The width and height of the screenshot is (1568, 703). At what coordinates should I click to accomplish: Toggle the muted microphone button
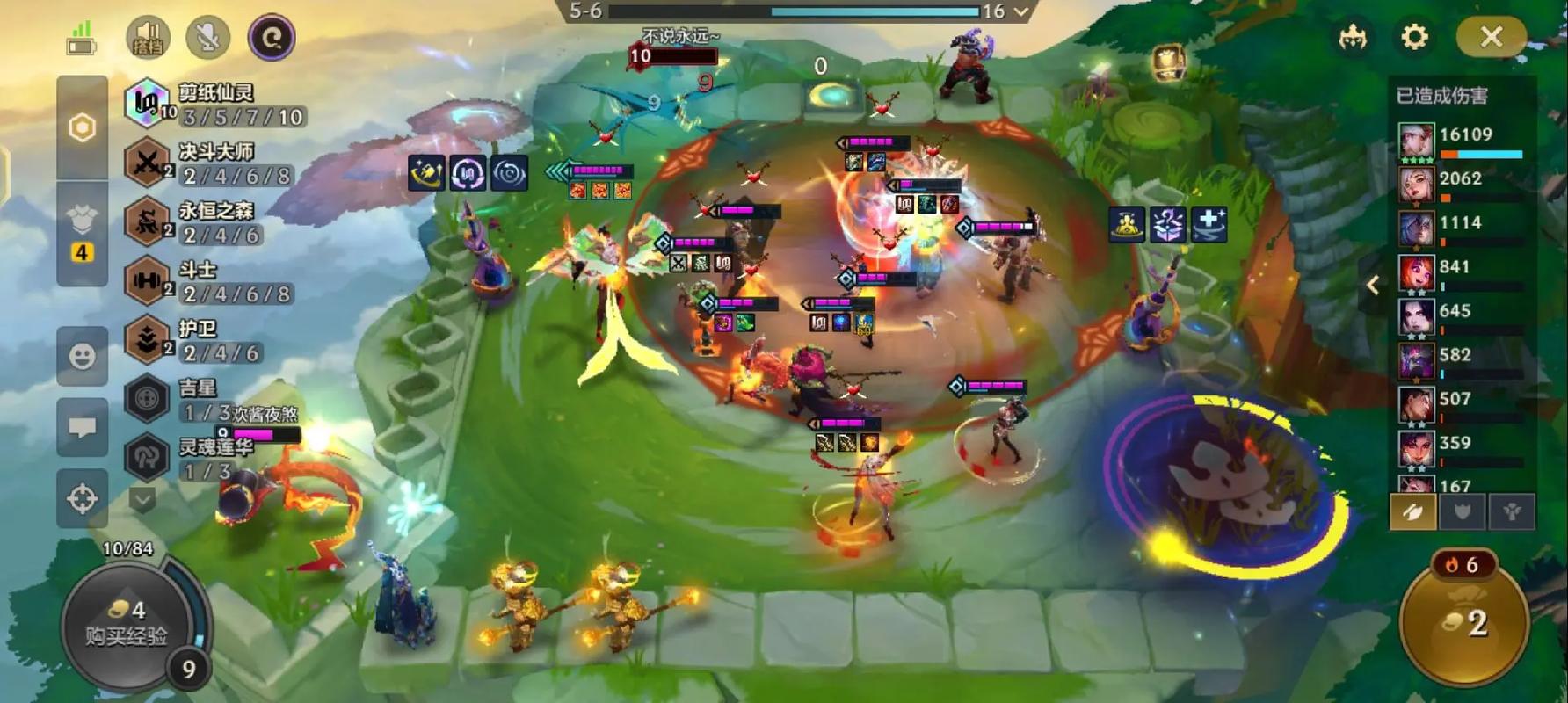coord(208,38)
